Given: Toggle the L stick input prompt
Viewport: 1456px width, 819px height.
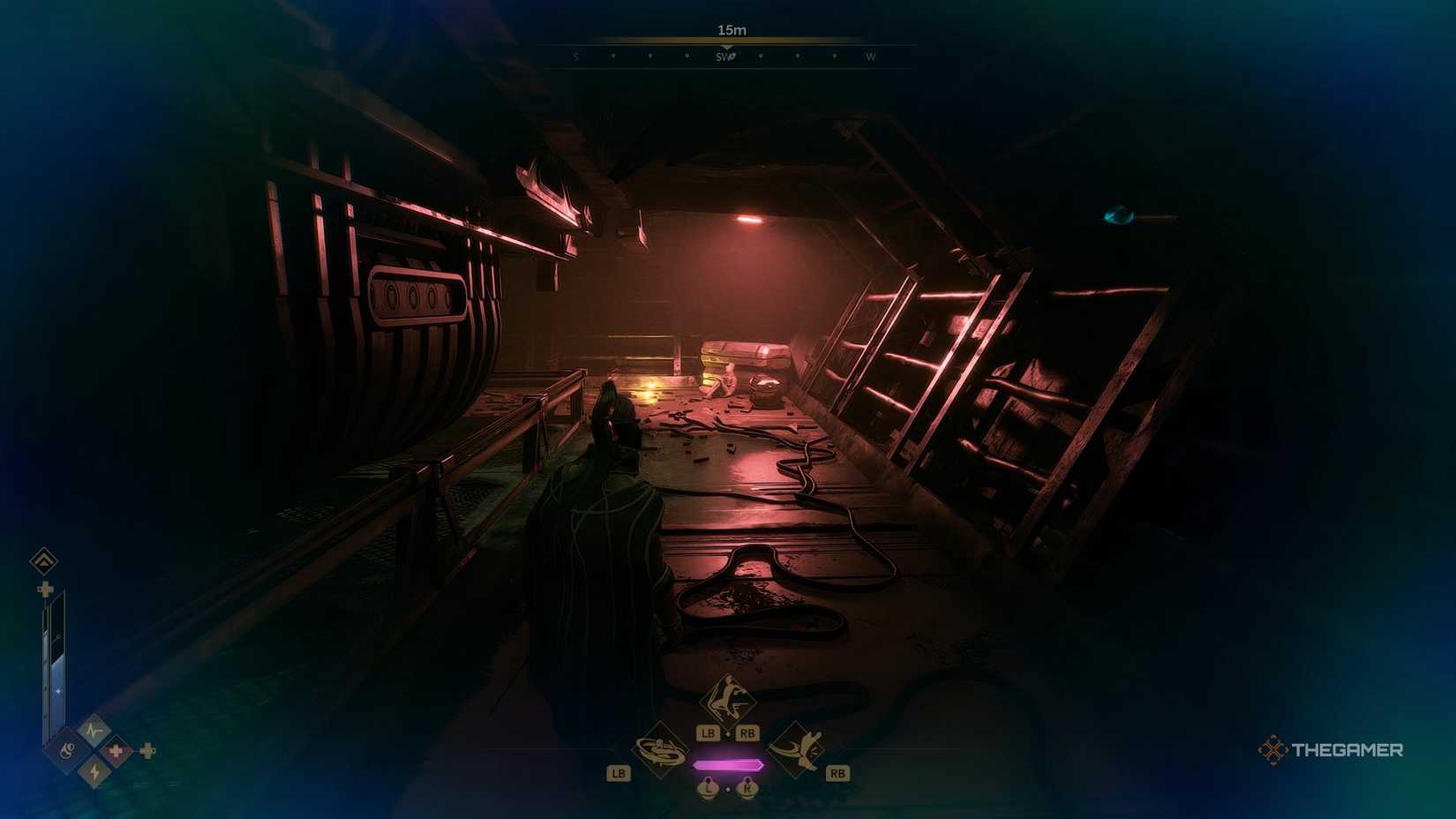Looking at the screenshot, I should [709, 788].
